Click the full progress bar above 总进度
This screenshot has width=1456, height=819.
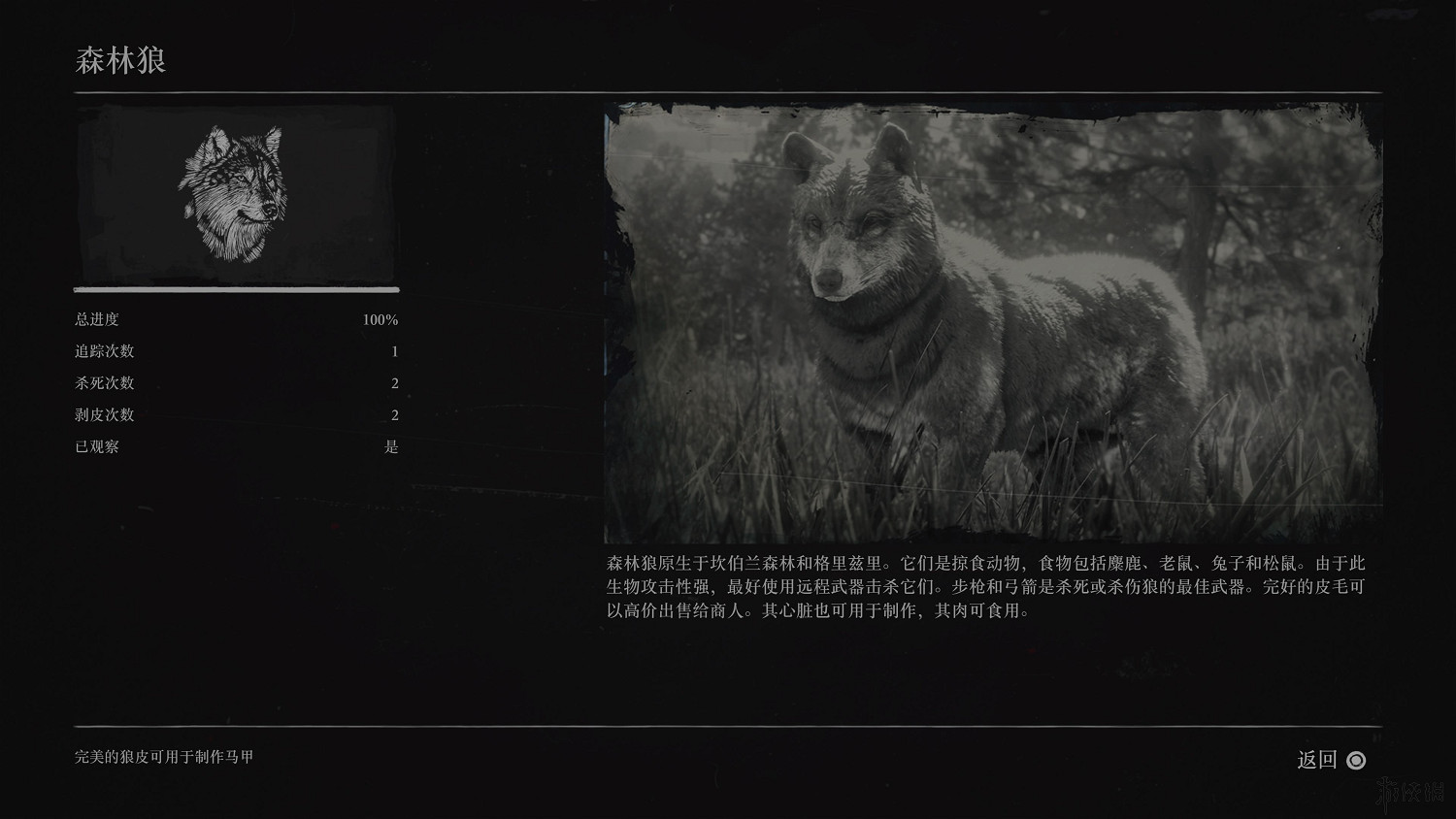[235, 289]
